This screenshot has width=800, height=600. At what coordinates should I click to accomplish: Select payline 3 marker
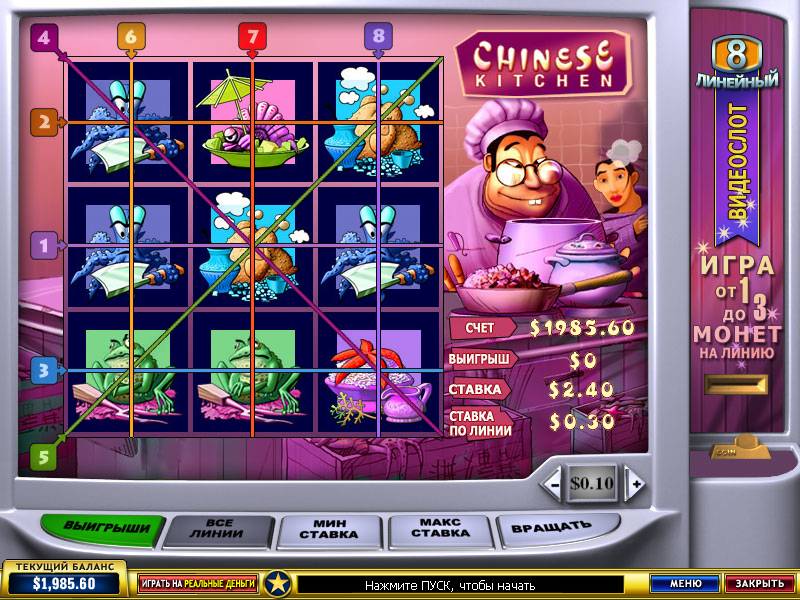click(42, 371)
